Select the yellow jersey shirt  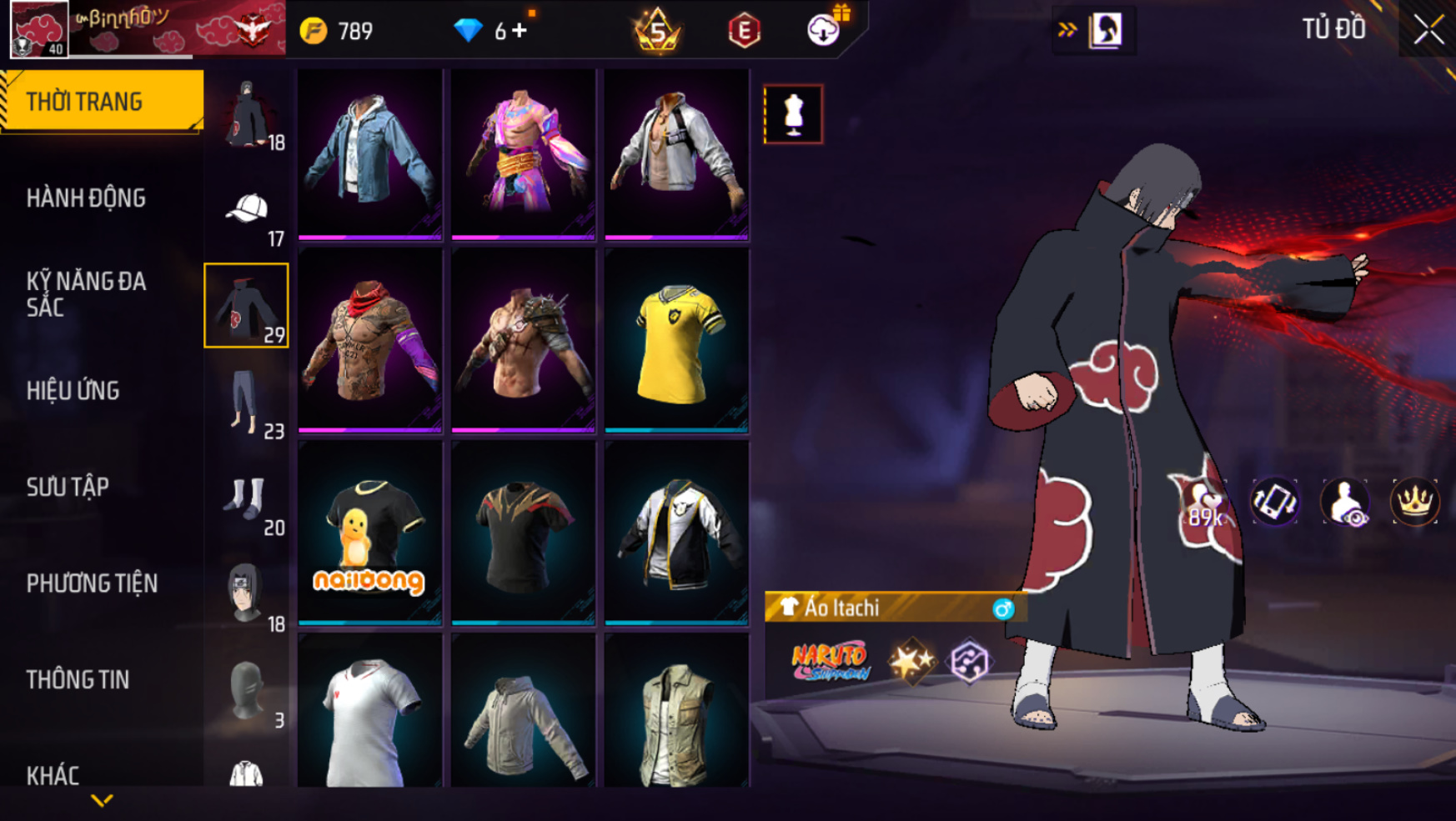pyautogui.click(x=676, y=342)
